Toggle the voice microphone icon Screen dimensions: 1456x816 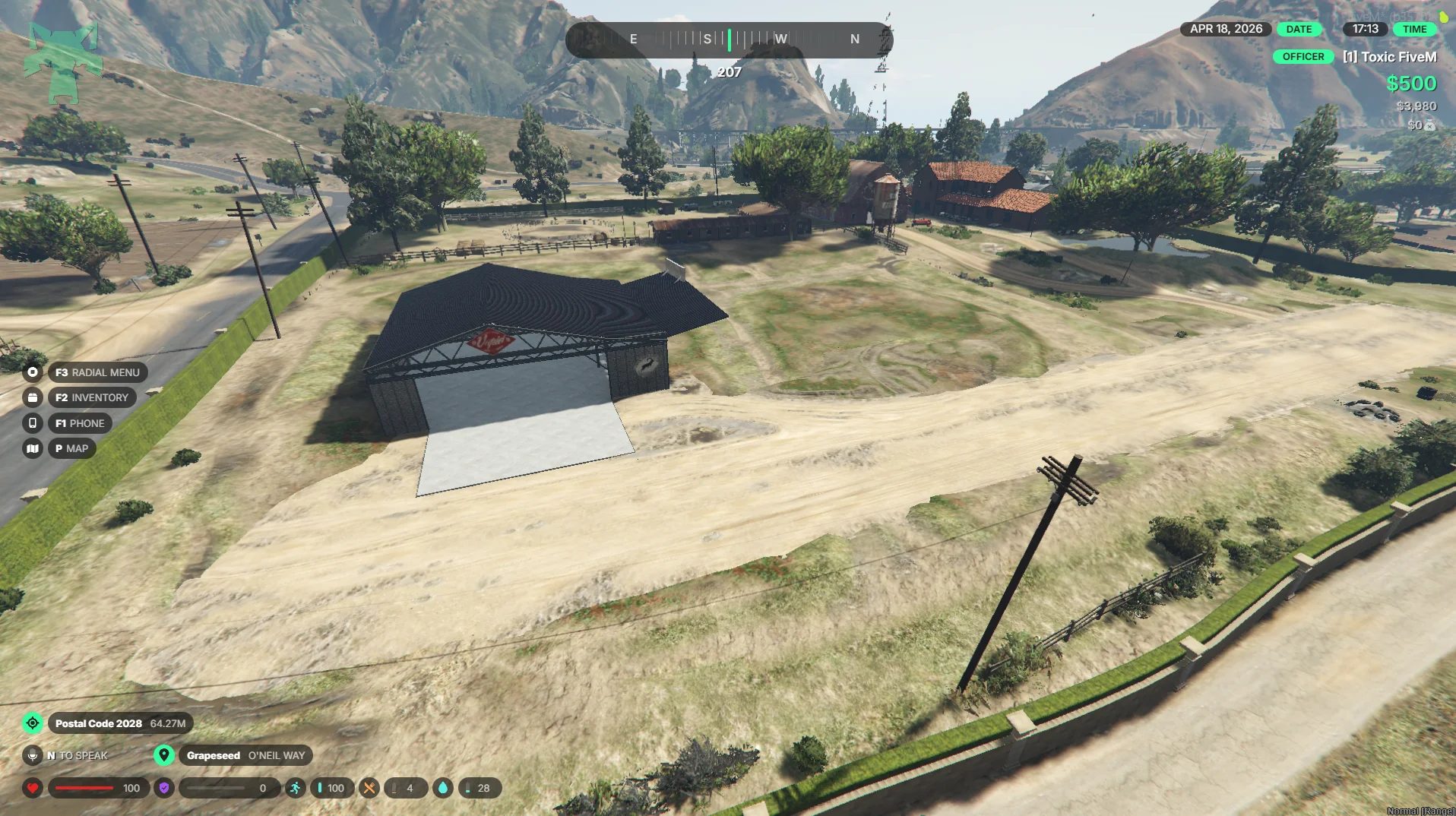[33, 755]
